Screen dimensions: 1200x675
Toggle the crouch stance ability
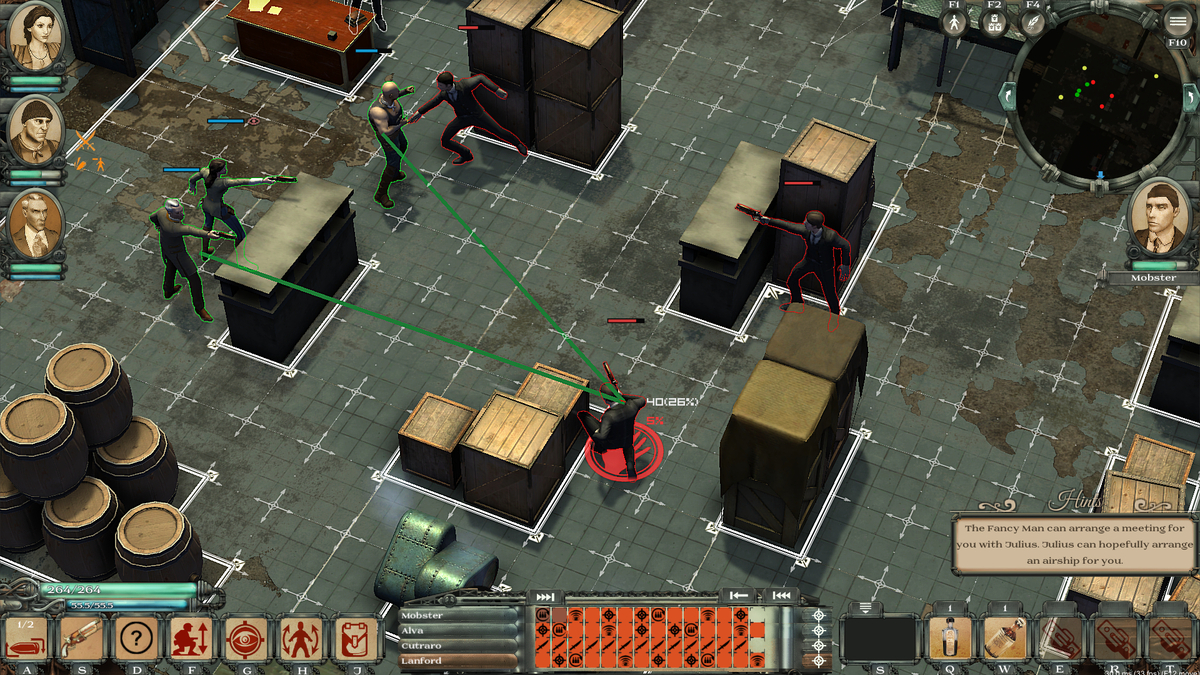(190, 637)
